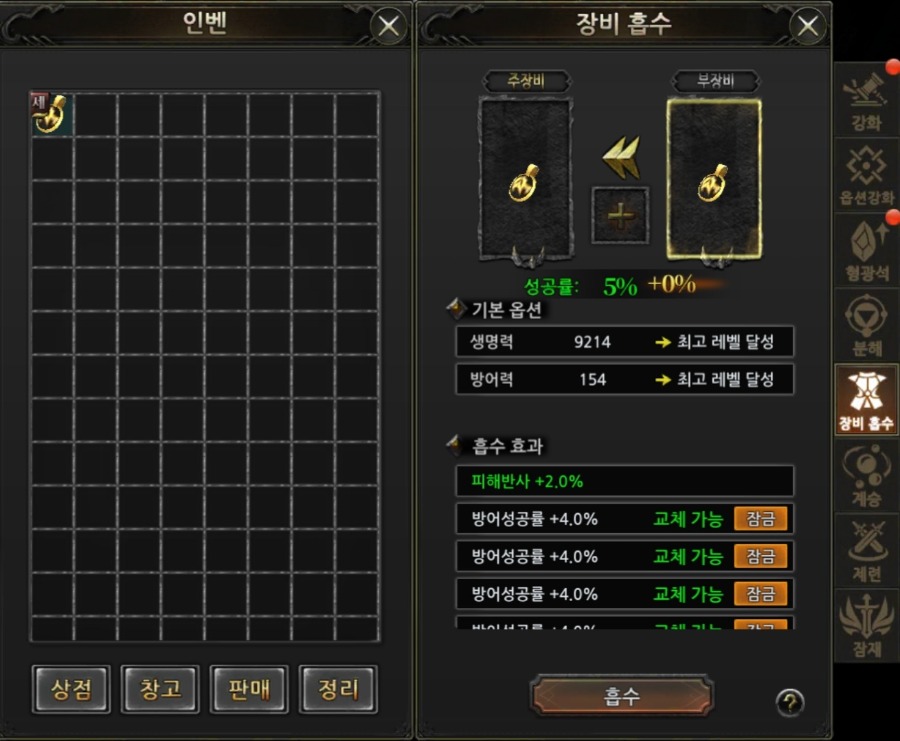The width and height of the screenshot is (900, 741).
Task: Open the 창고 storage
Action: 160,689
